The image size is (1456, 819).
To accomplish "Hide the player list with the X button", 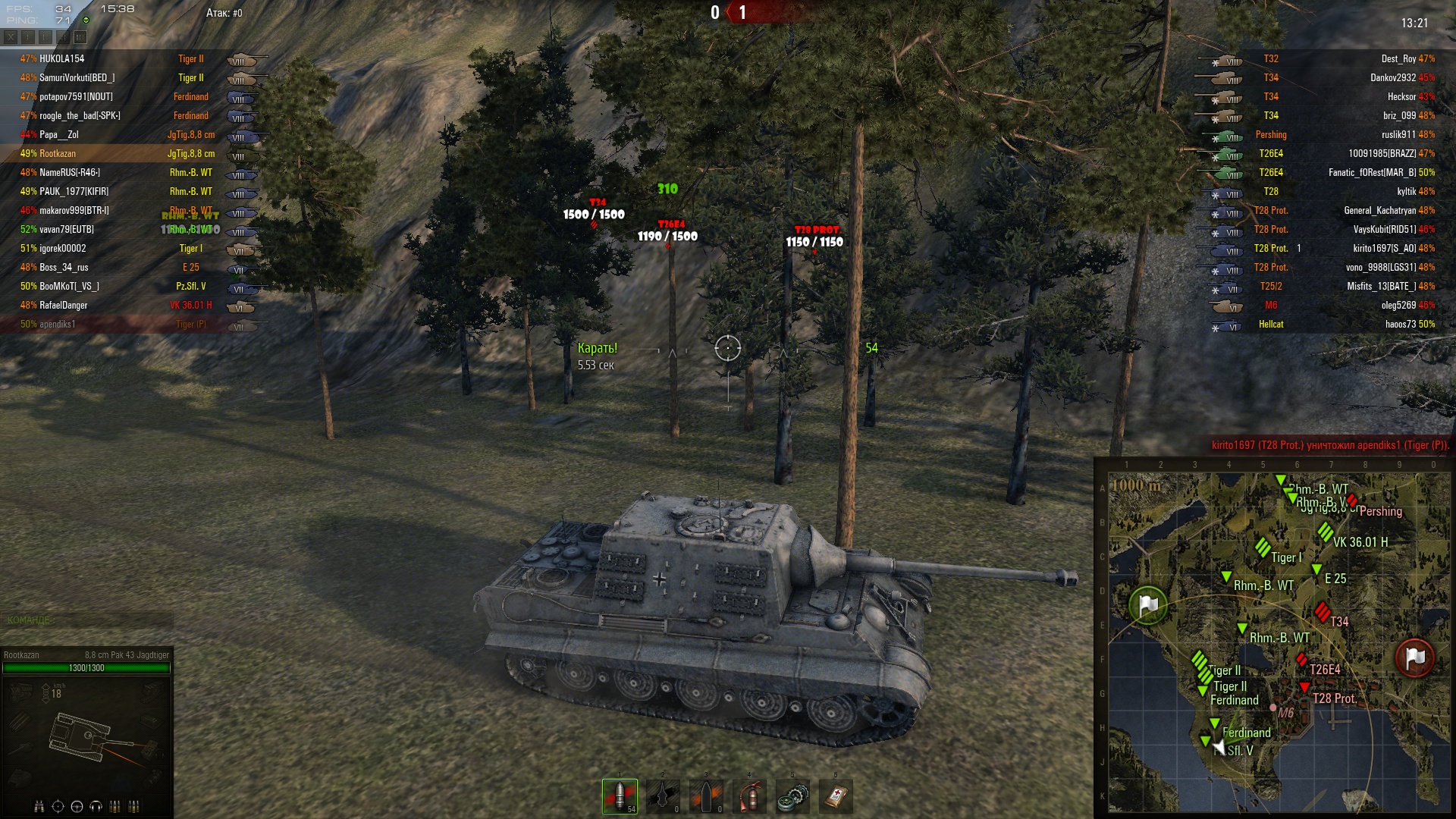I will point(11,36).
